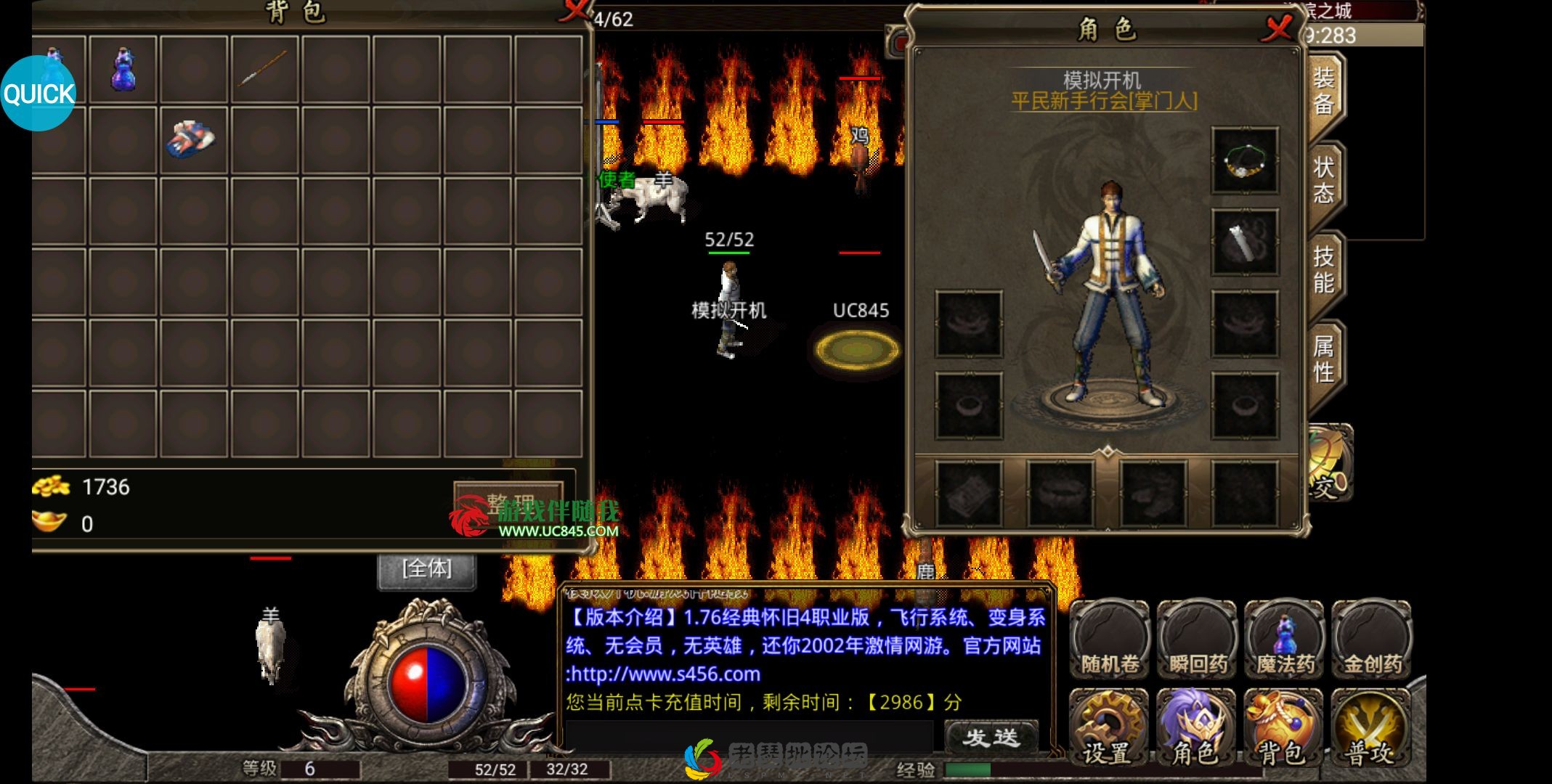Tap the QUICK overlay bubble
The image size is (1552, 784).
pos(38,94)
